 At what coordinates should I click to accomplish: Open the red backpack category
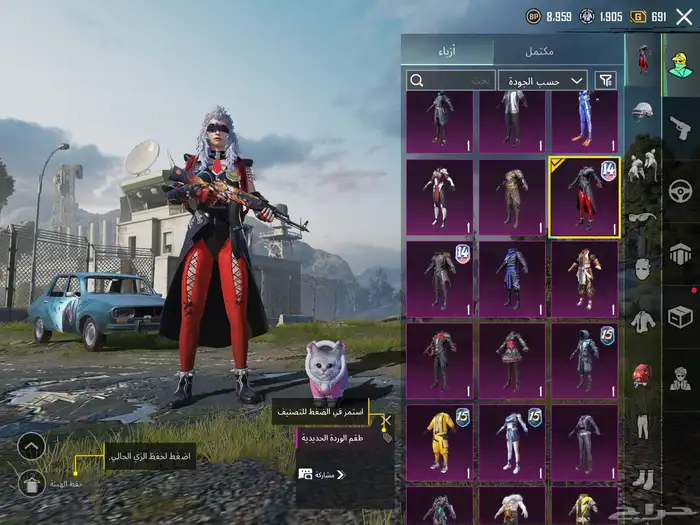point(642,375)
